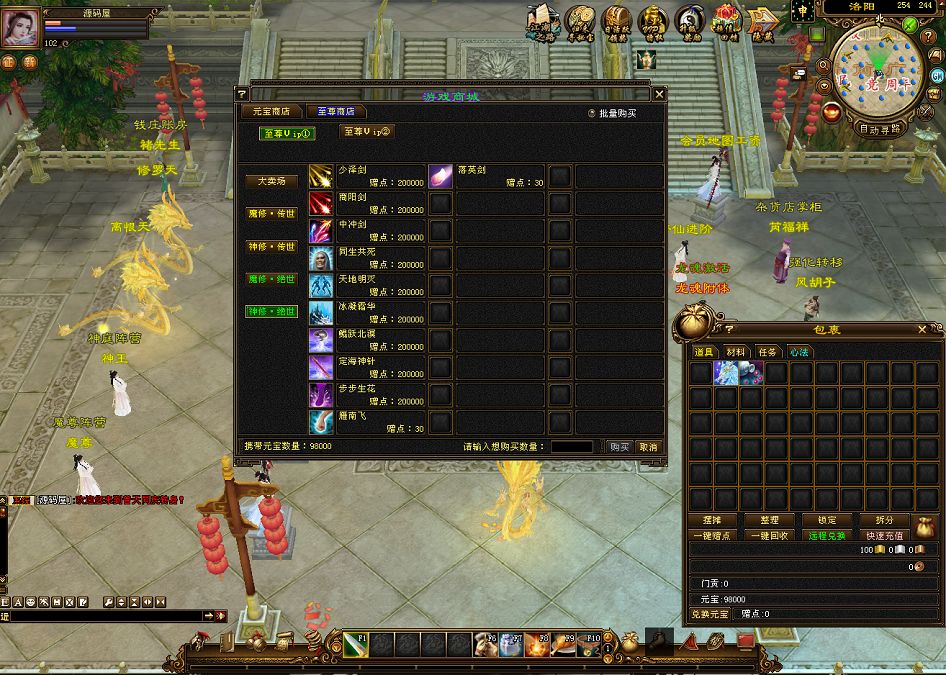Open the 大卖场 shop category
946x675 pixels.
coord(272,181)
